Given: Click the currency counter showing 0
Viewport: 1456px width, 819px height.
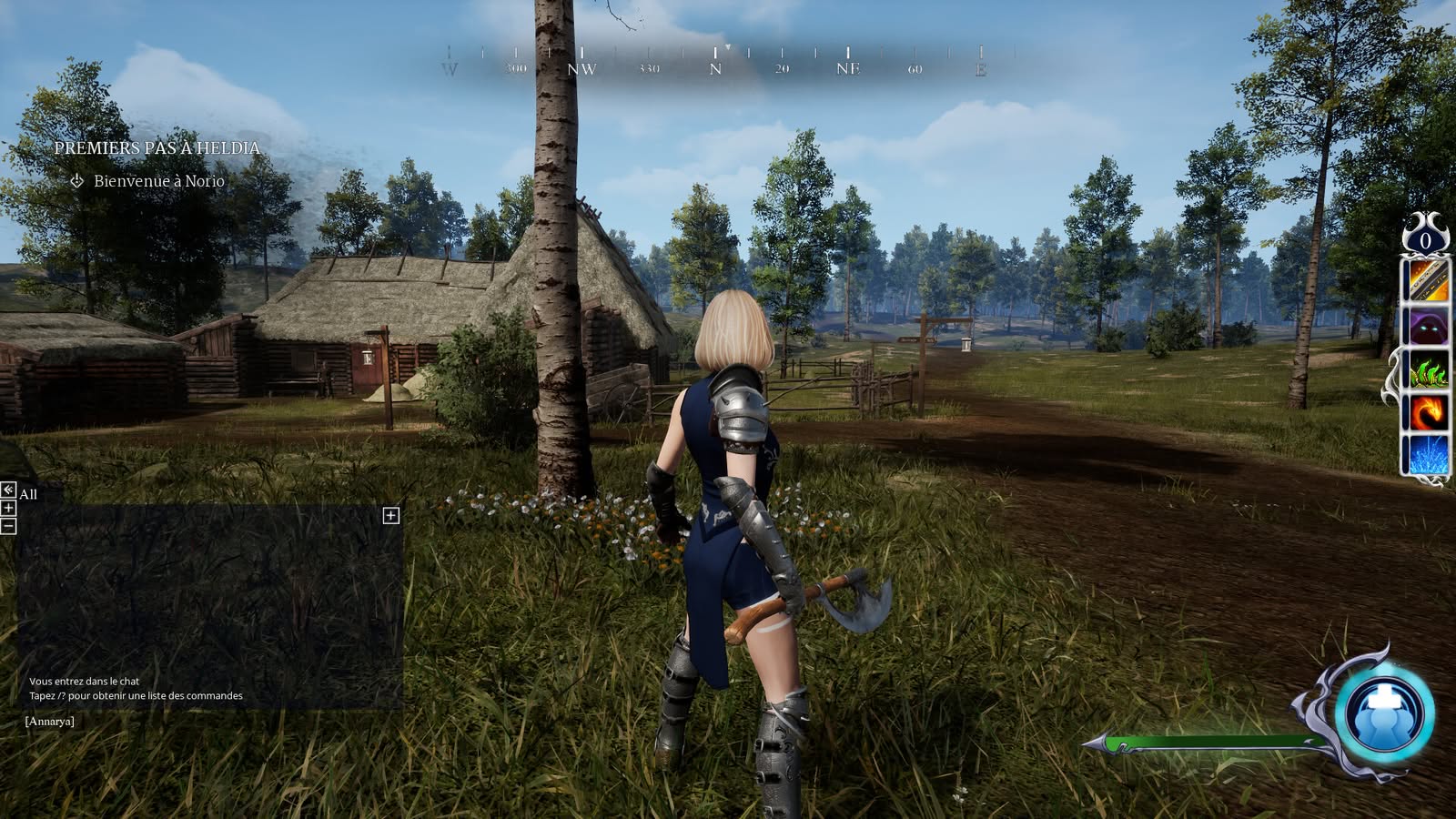Looking at the screenshot, I should (x=1424, y=239).
